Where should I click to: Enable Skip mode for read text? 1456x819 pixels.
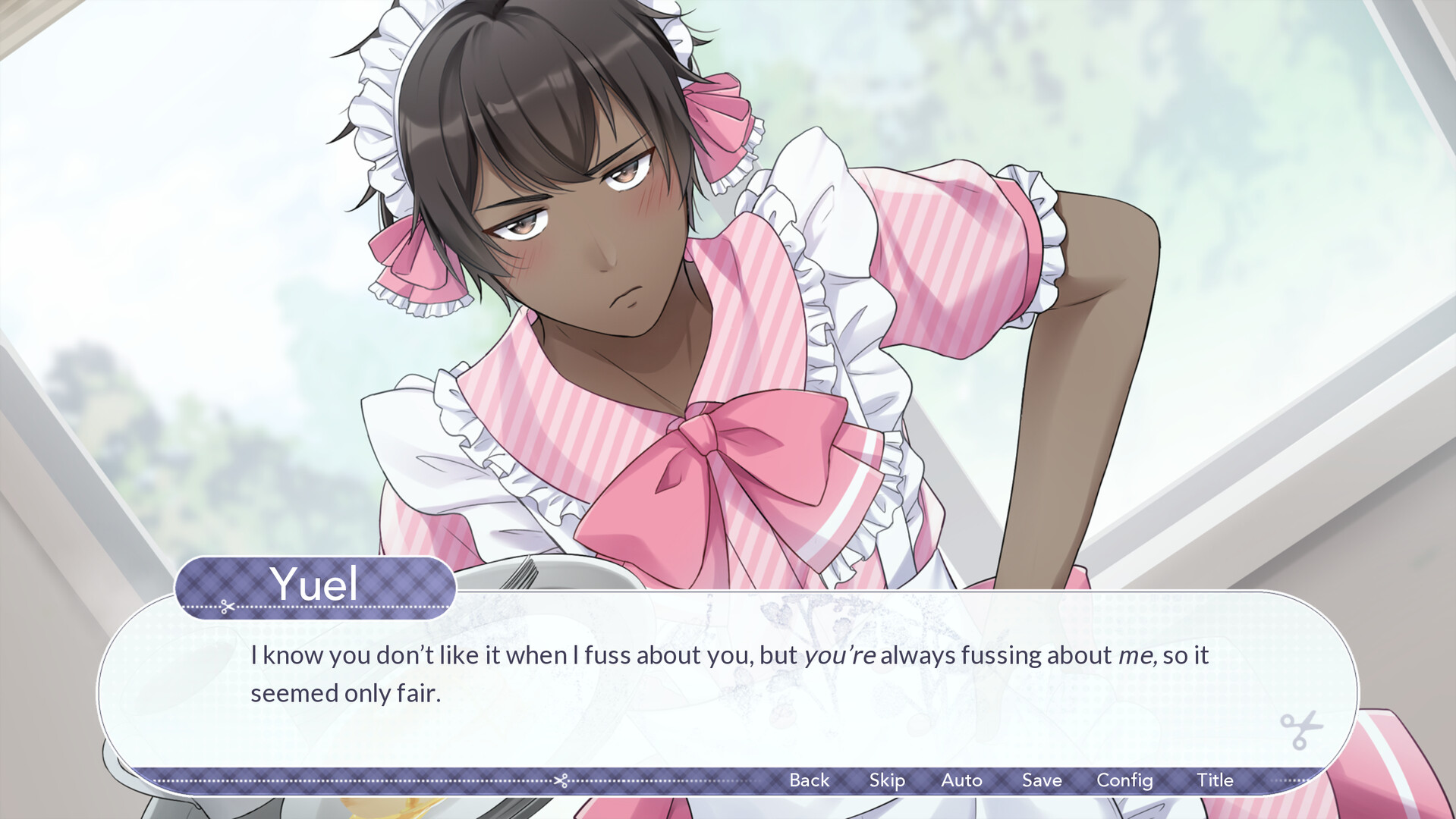point(888,780)
